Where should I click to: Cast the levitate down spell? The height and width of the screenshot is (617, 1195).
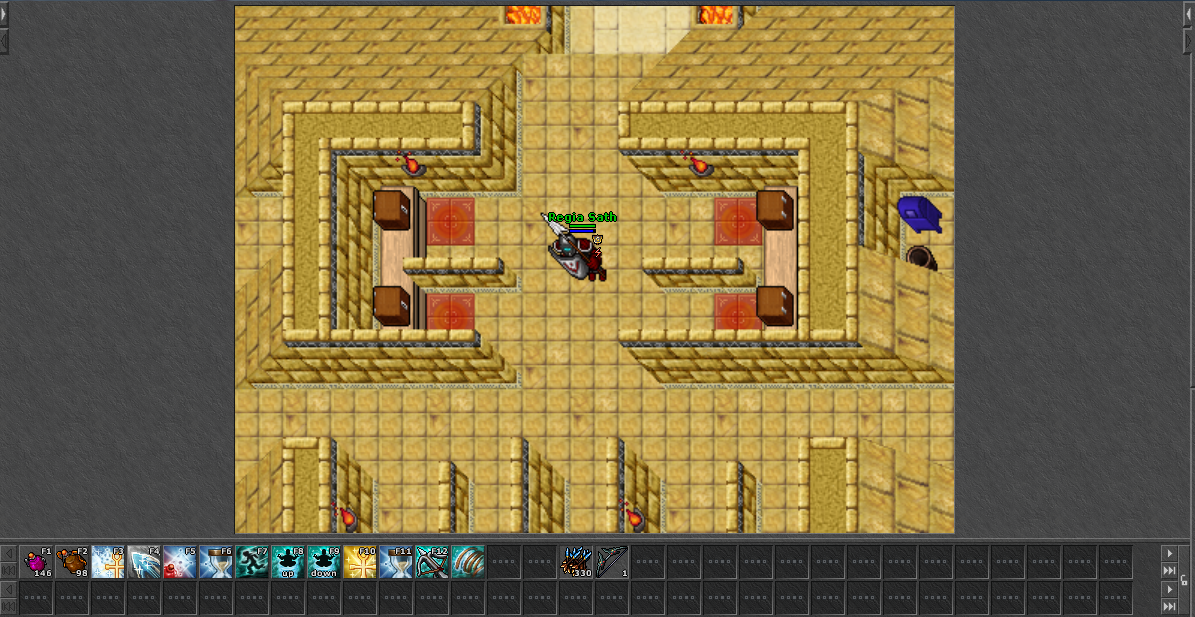(x=325, y=562)
